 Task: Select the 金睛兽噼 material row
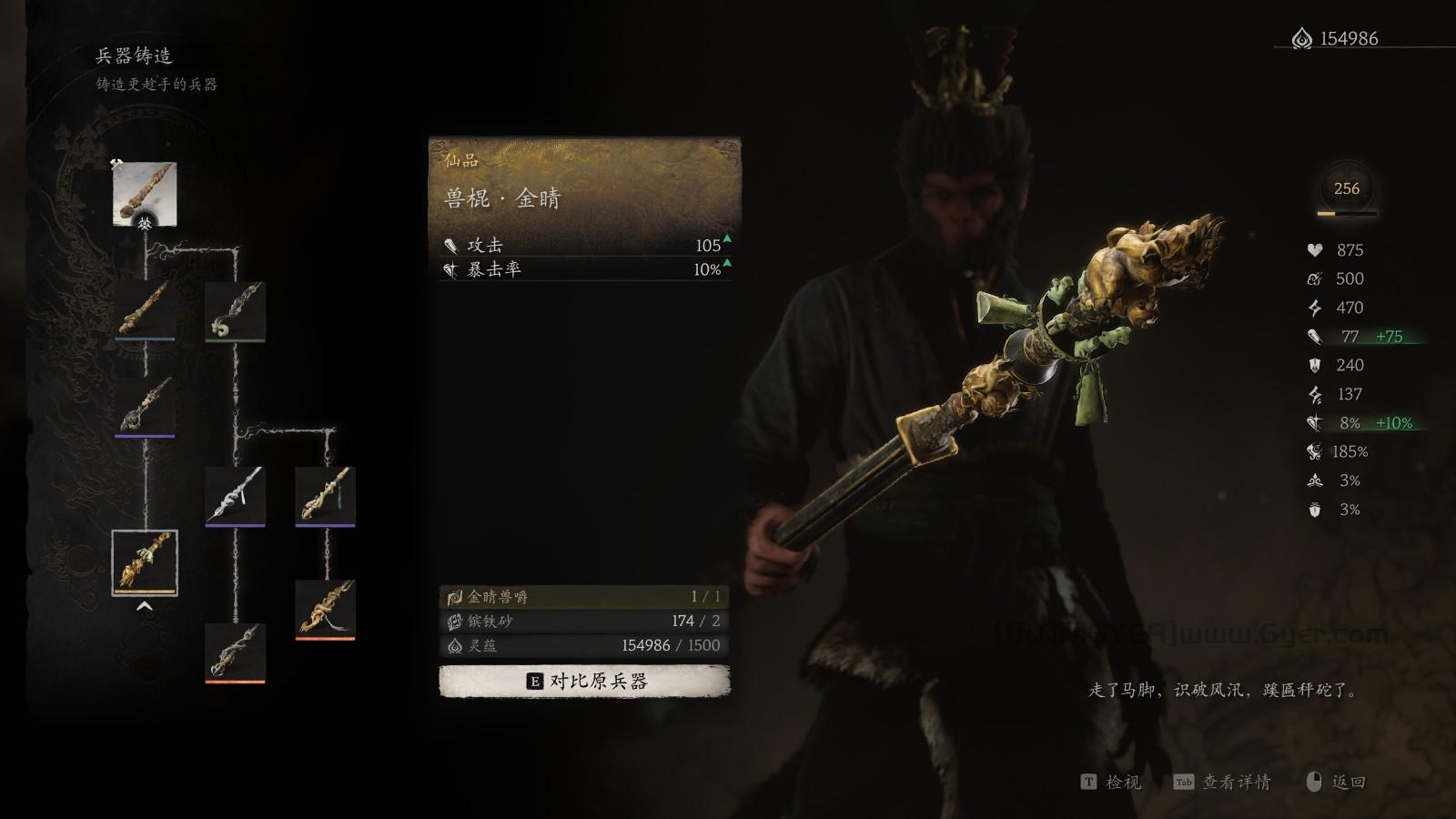coord(582,599)
